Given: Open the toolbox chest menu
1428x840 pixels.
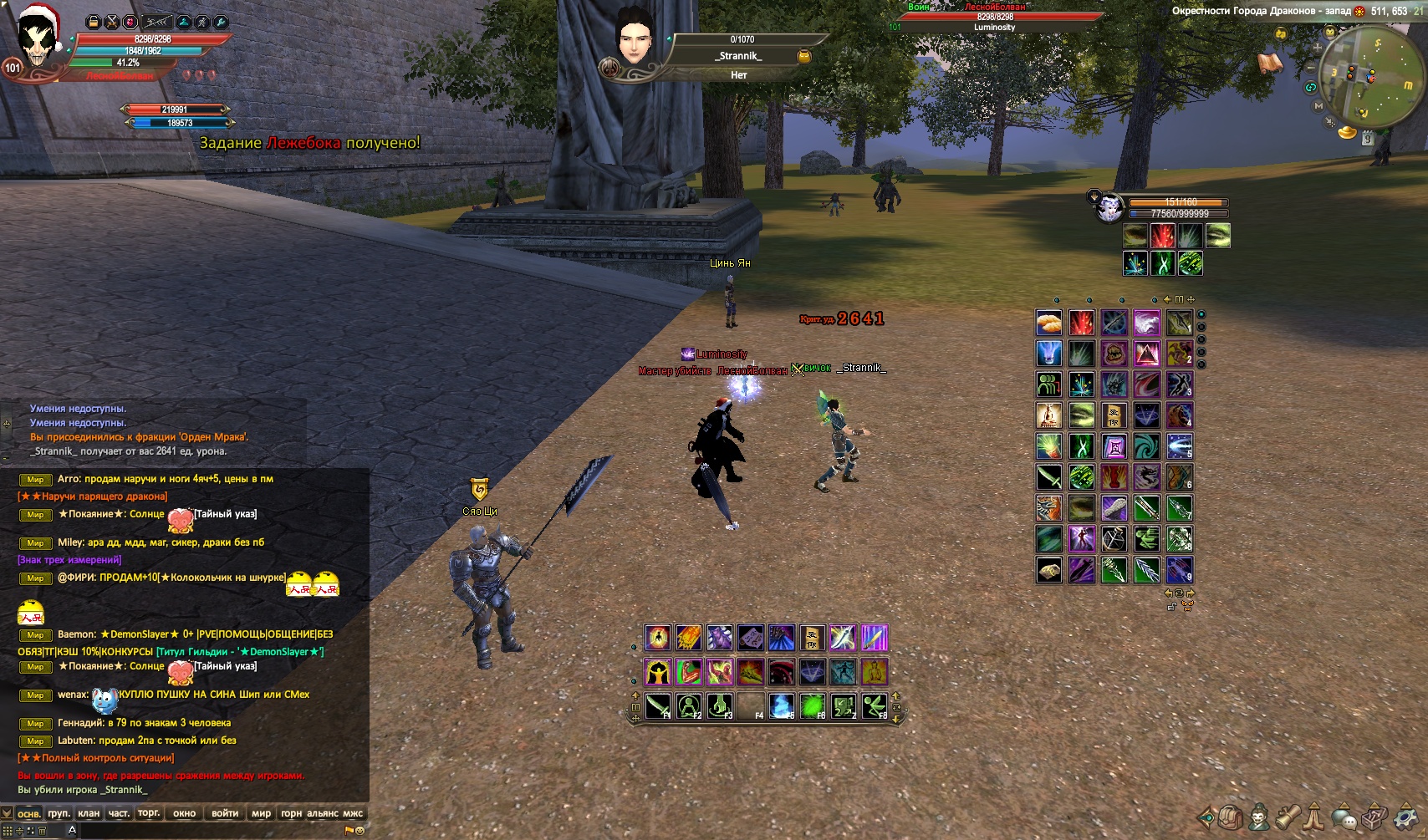Looking at the screenshot, I should pos(1375,817).
